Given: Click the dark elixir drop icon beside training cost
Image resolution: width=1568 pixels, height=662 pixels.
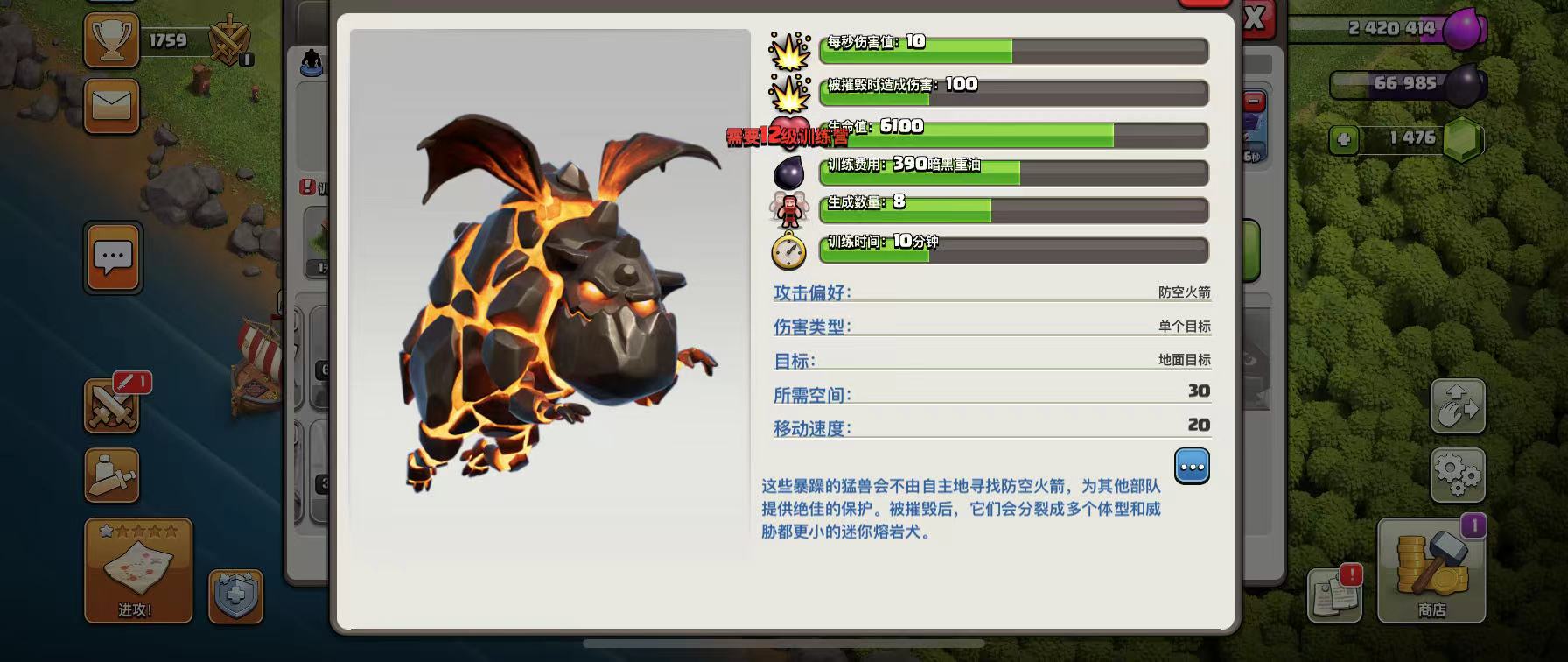Looking at the screenshot, I should pyautogui.click(x=788, y=173).
